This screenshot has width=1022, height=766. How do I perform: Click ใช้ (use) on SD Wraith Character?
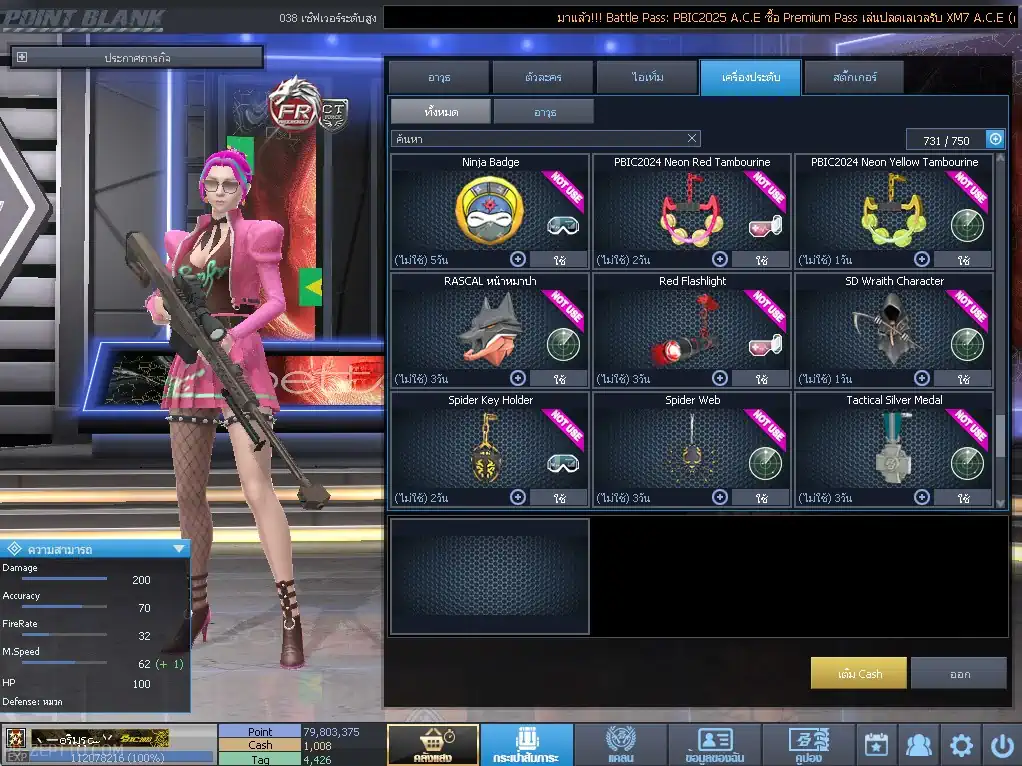[963, 379]
